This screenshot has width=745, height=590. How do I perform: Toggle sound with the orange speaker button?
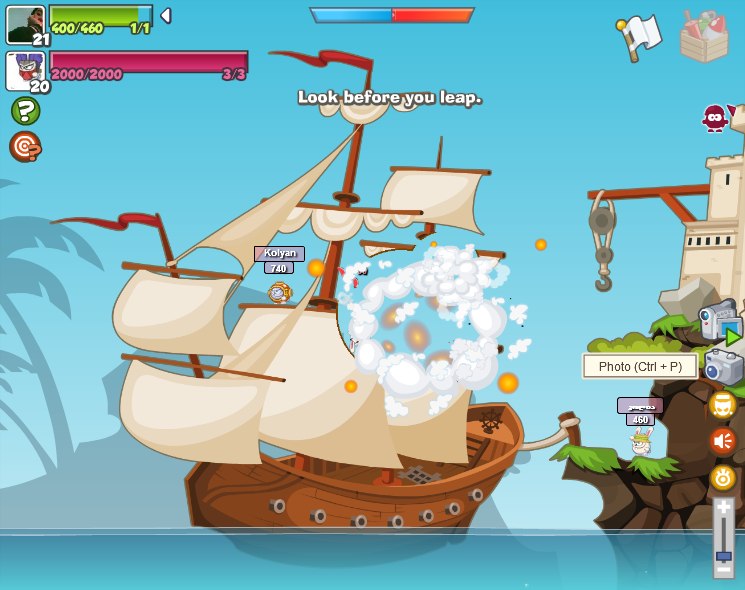click(722, 441)
